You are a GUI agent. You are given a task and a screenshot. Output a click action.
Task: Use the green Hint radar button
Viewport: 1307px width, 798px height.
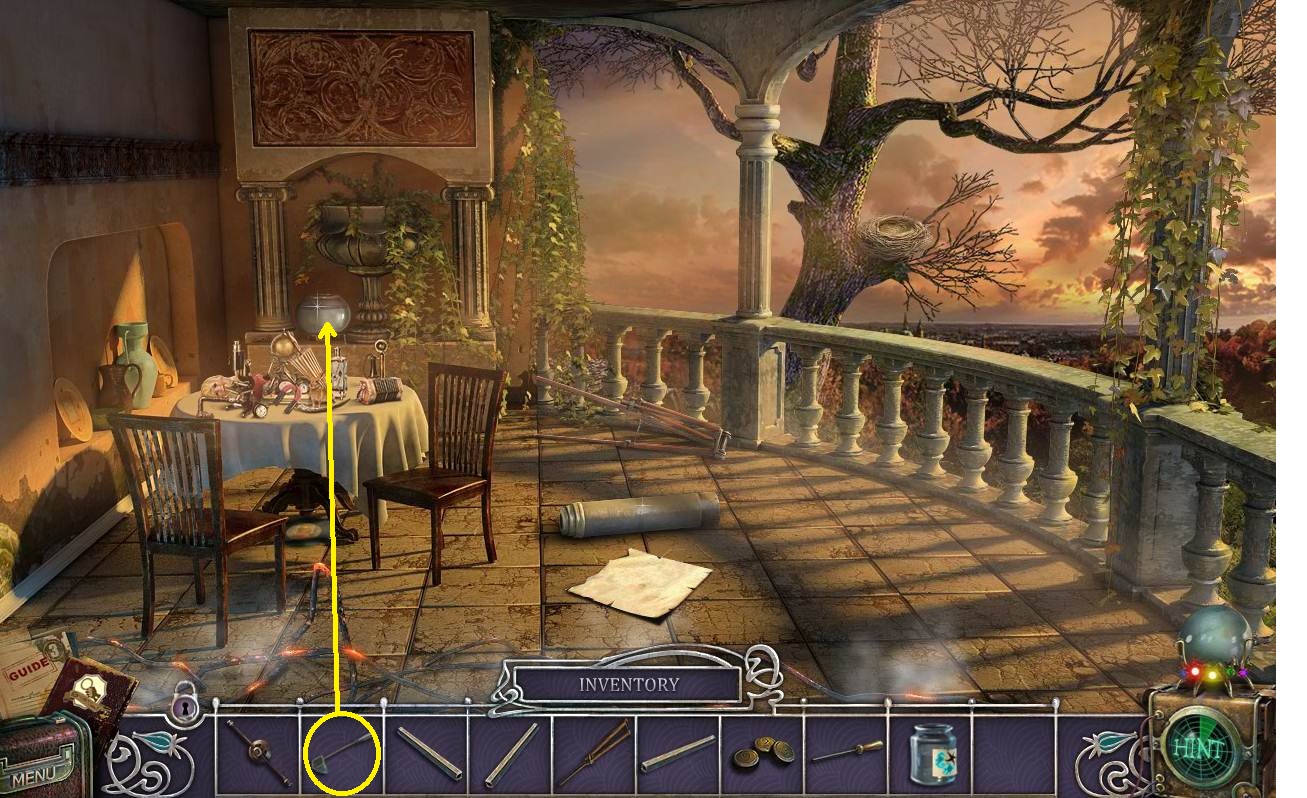1199,748
